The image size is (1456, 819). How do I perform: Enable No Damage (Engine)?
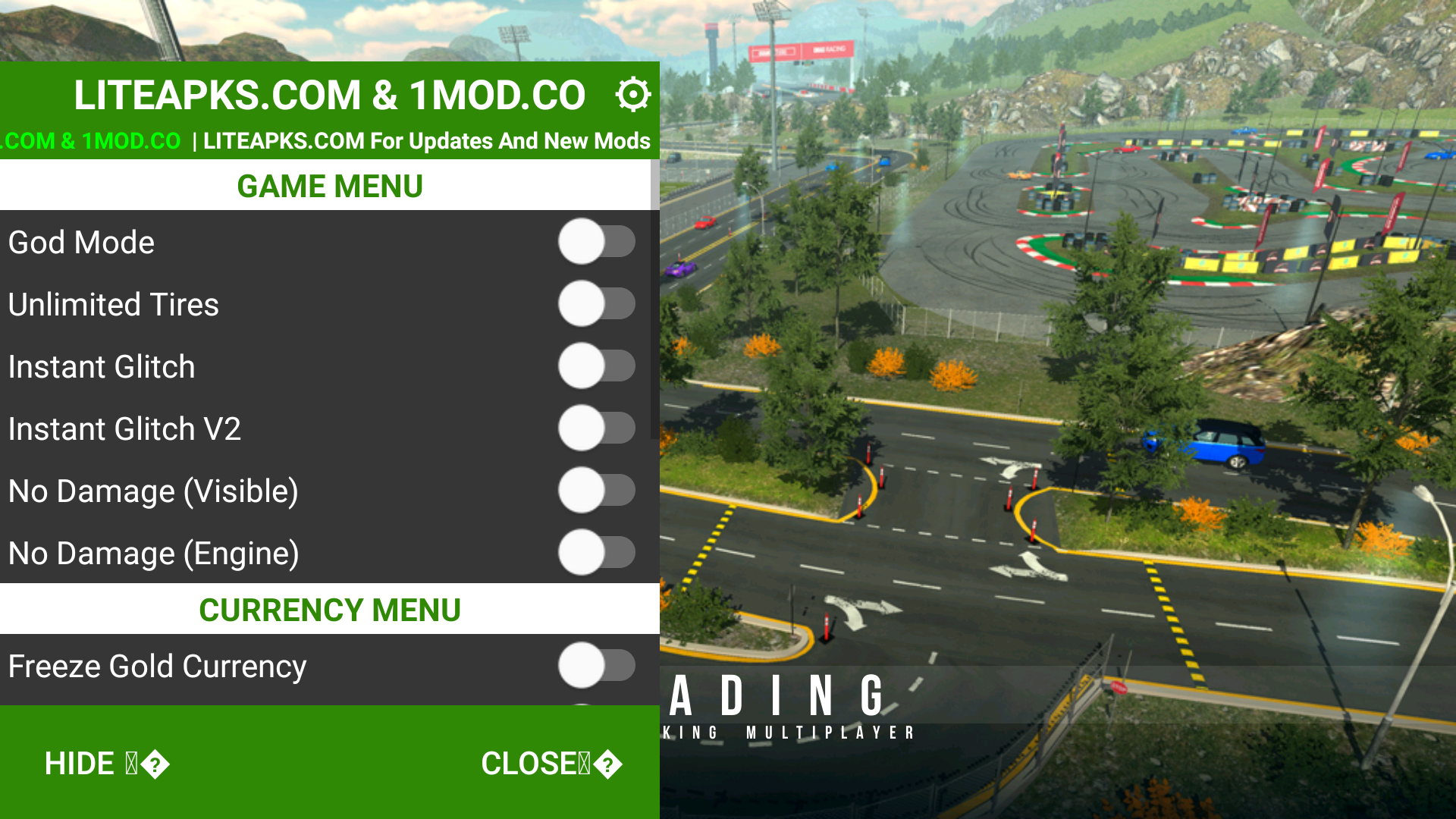(x=597, y=553)
